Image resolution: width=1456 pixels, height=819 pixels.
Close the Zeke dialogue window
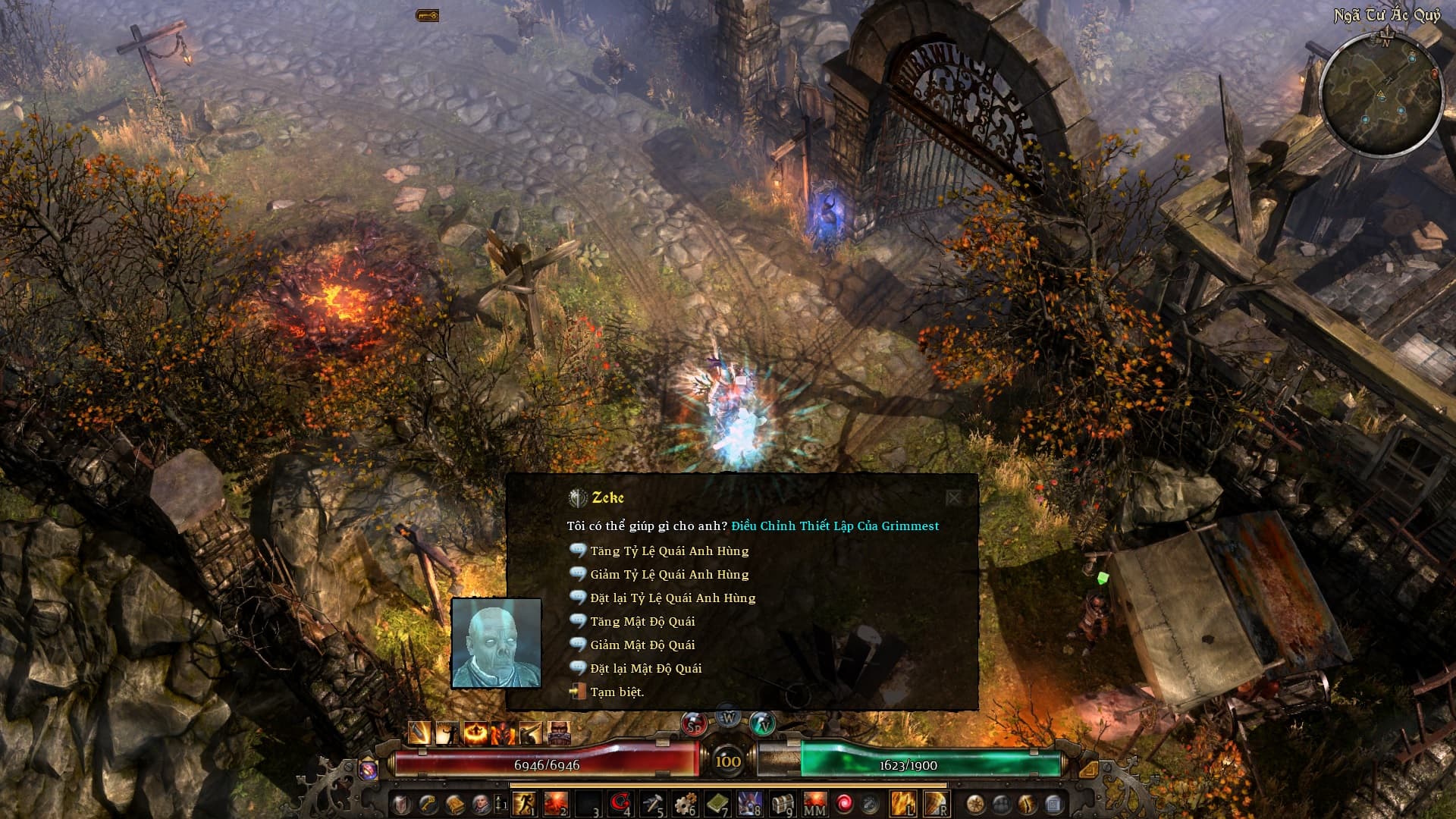pyautogui.click(x=953, y=497)
